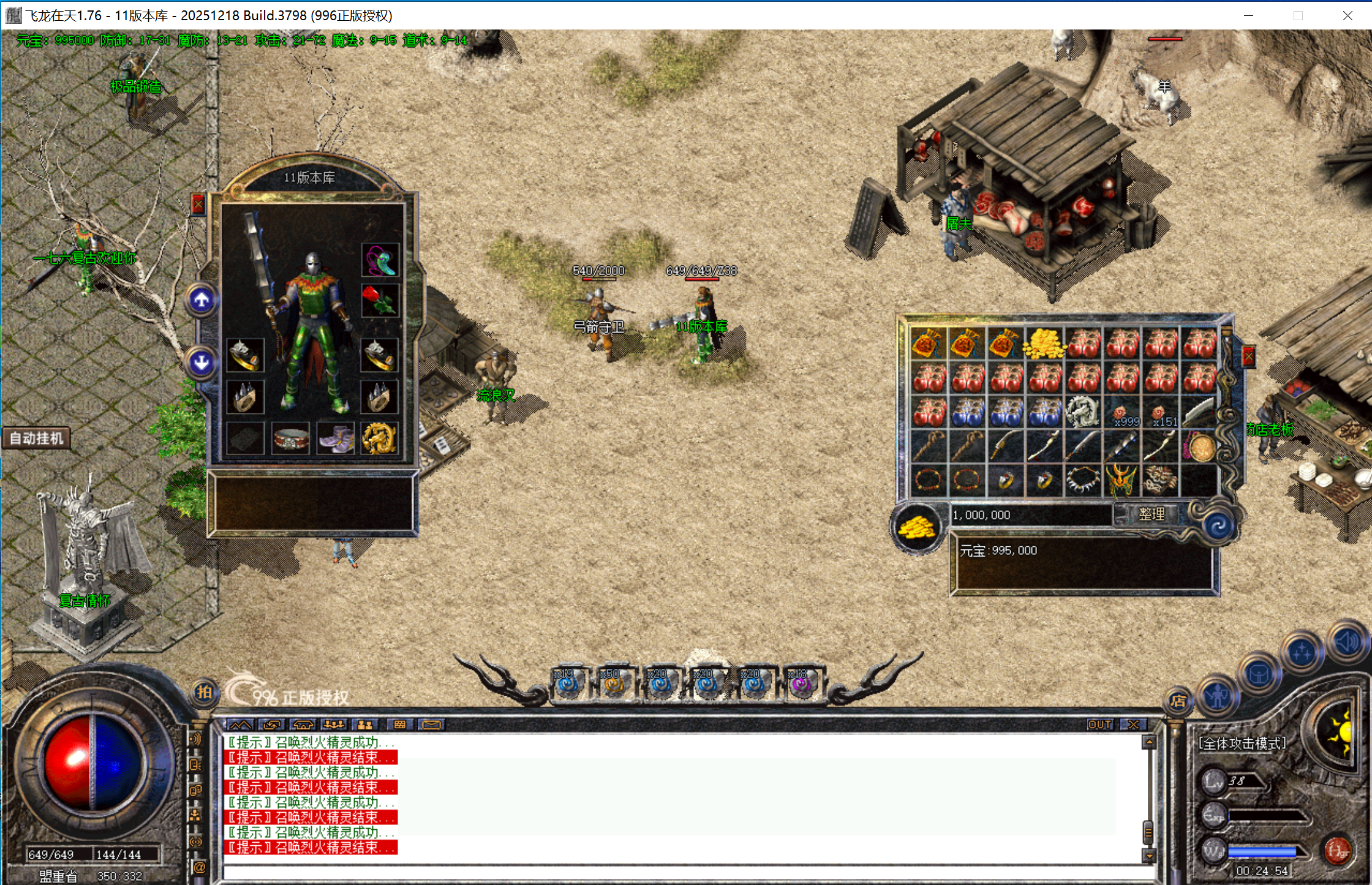
Task: Use the orange swirl x50 hotbar item
Action: (612, 684)
